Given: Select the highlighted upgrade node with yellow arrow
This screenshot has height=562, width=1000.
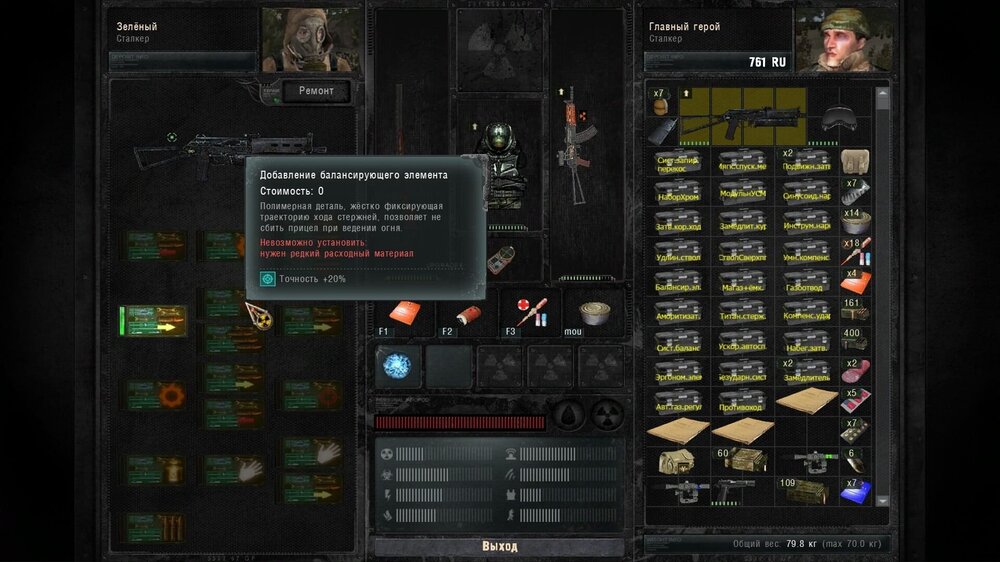Looking at the screenshot, I should click(x=154, y=322).
